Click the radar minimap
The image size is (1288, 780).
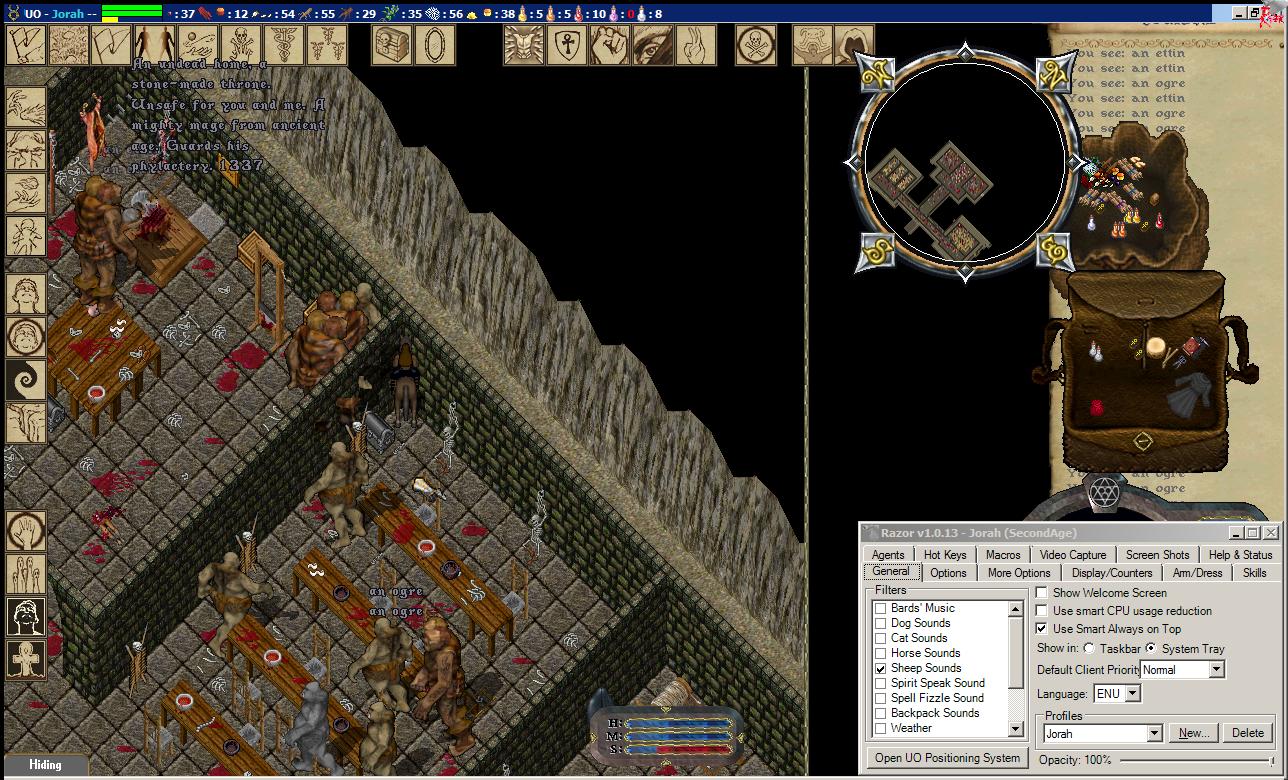964,161
